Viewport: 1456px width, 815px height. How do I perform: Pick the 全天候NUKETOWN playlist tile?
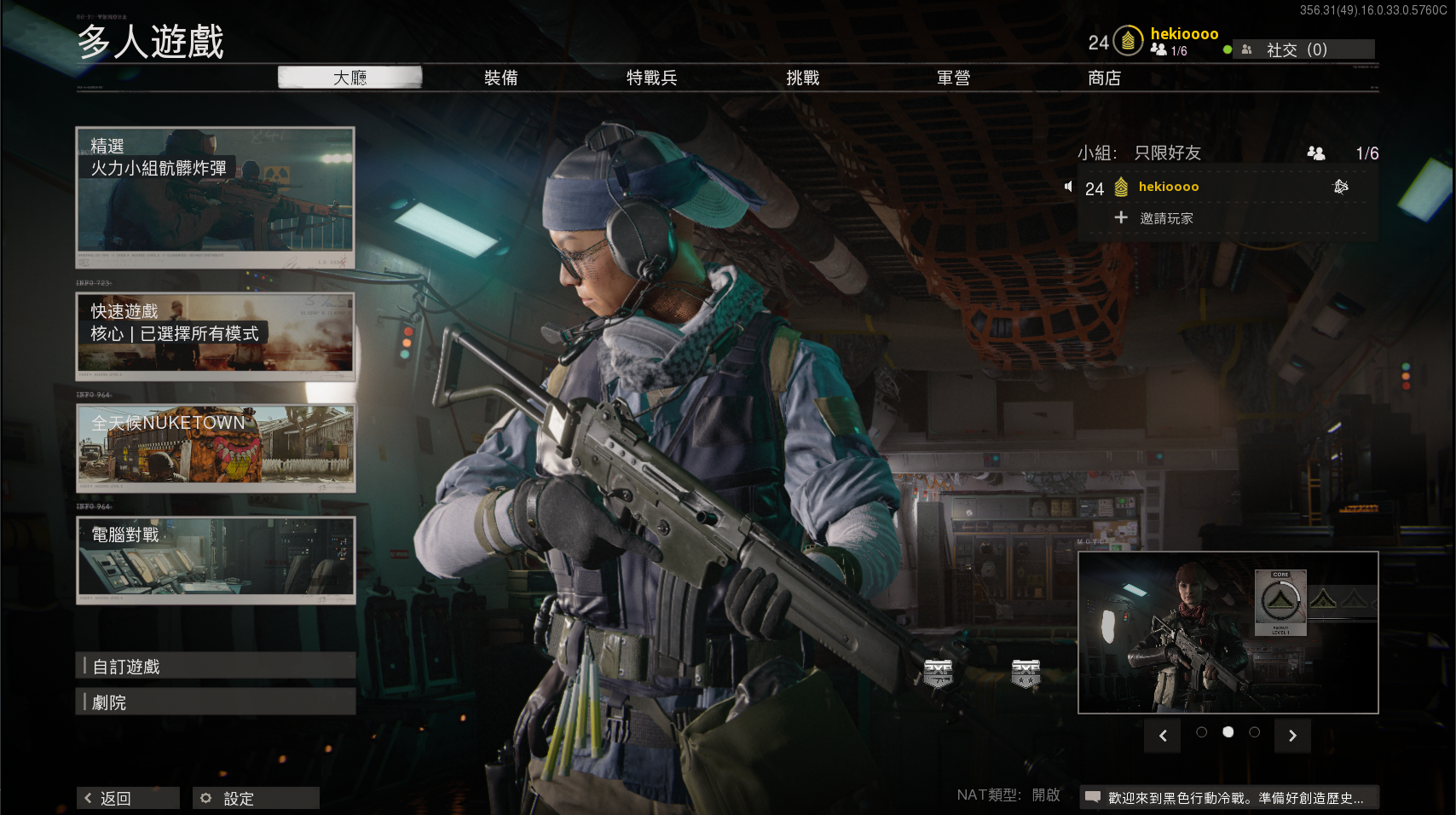(216, 448)
